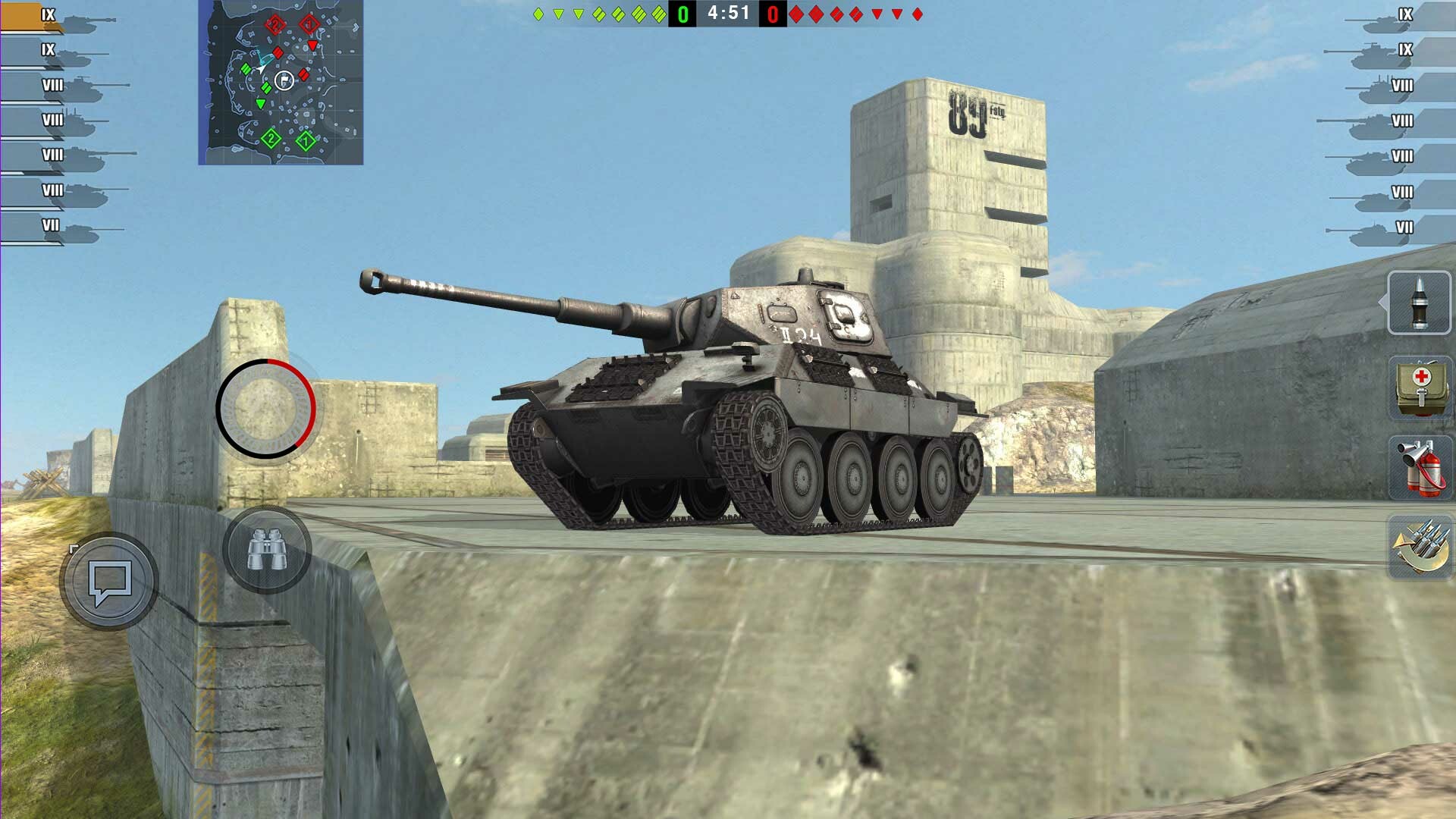Tap the red team score zero
The image size is (1456, 819).
771,12
